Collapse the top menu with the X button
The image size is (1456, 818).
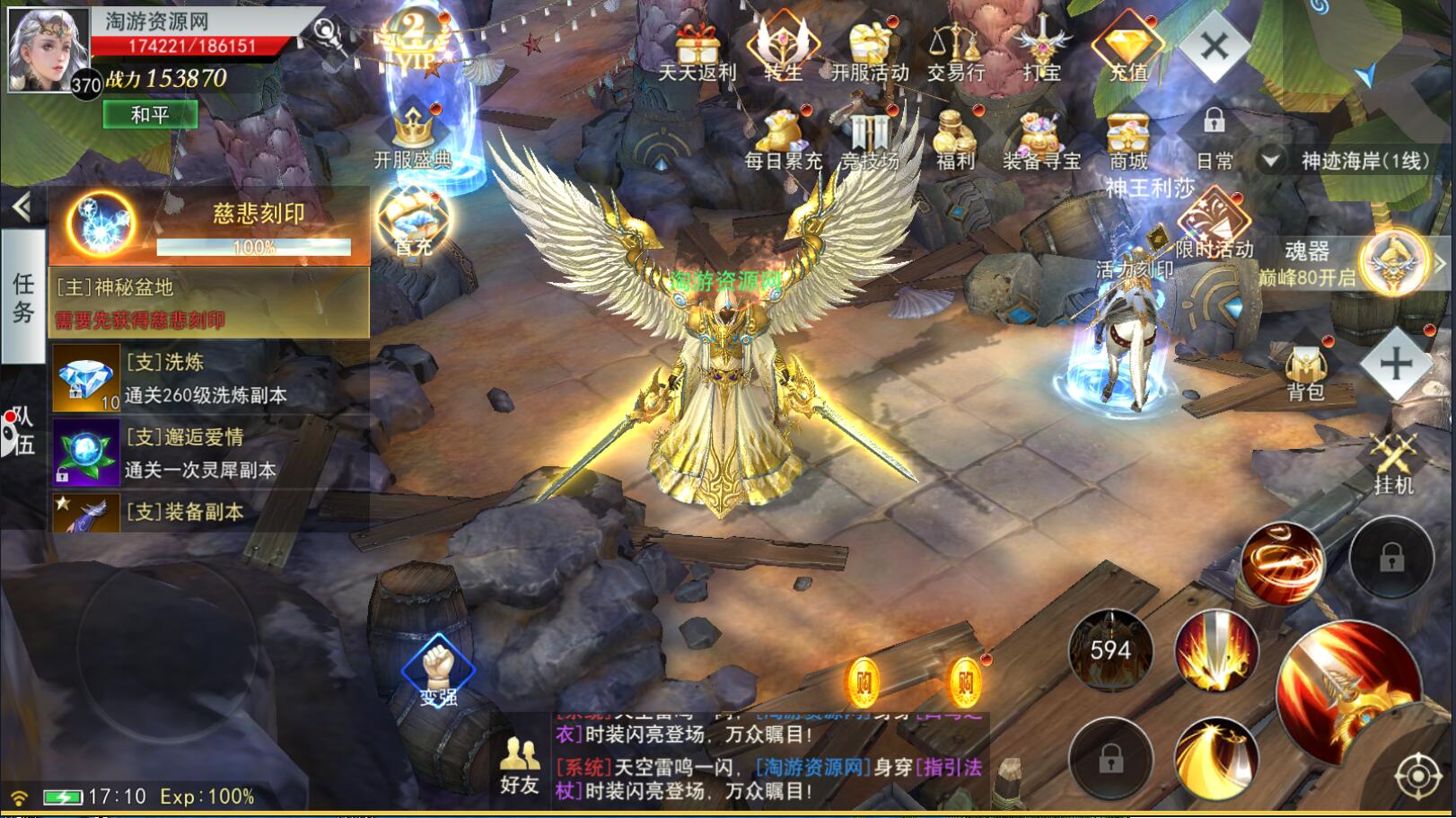[x=1214, y=47]
